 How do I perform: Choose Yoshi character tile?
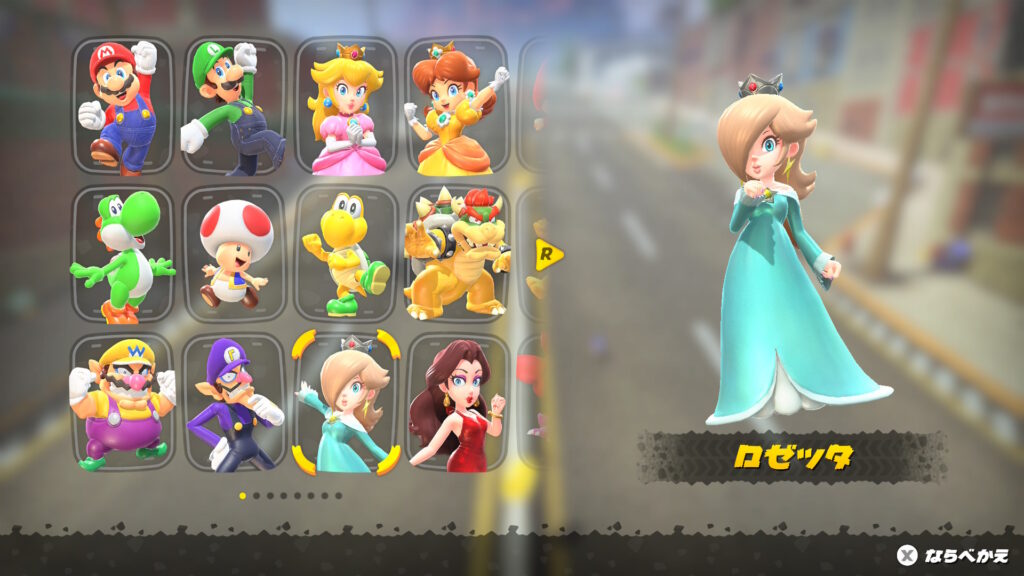point(122,254)
